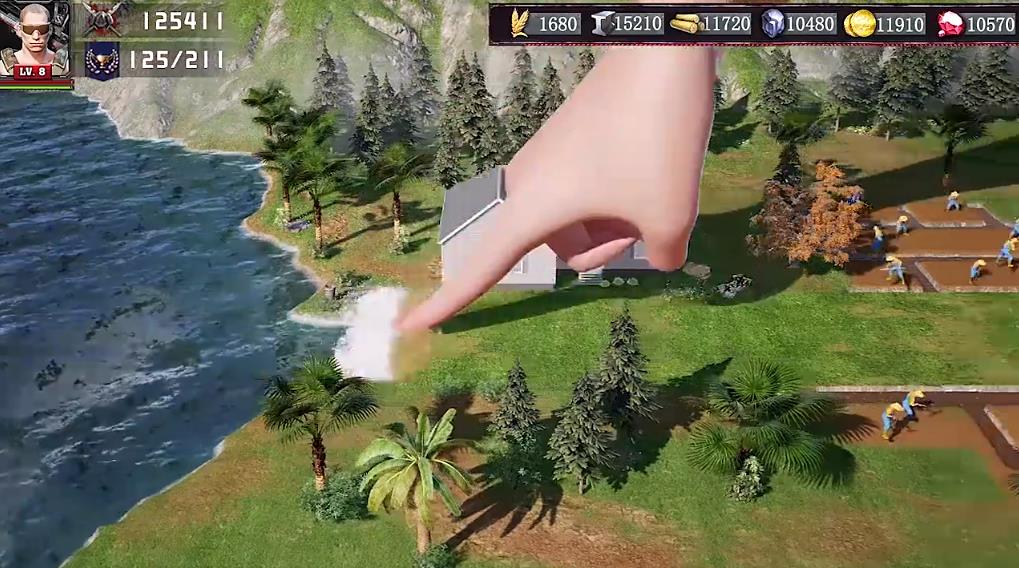Open the red gems currency icon

(950, 24)
